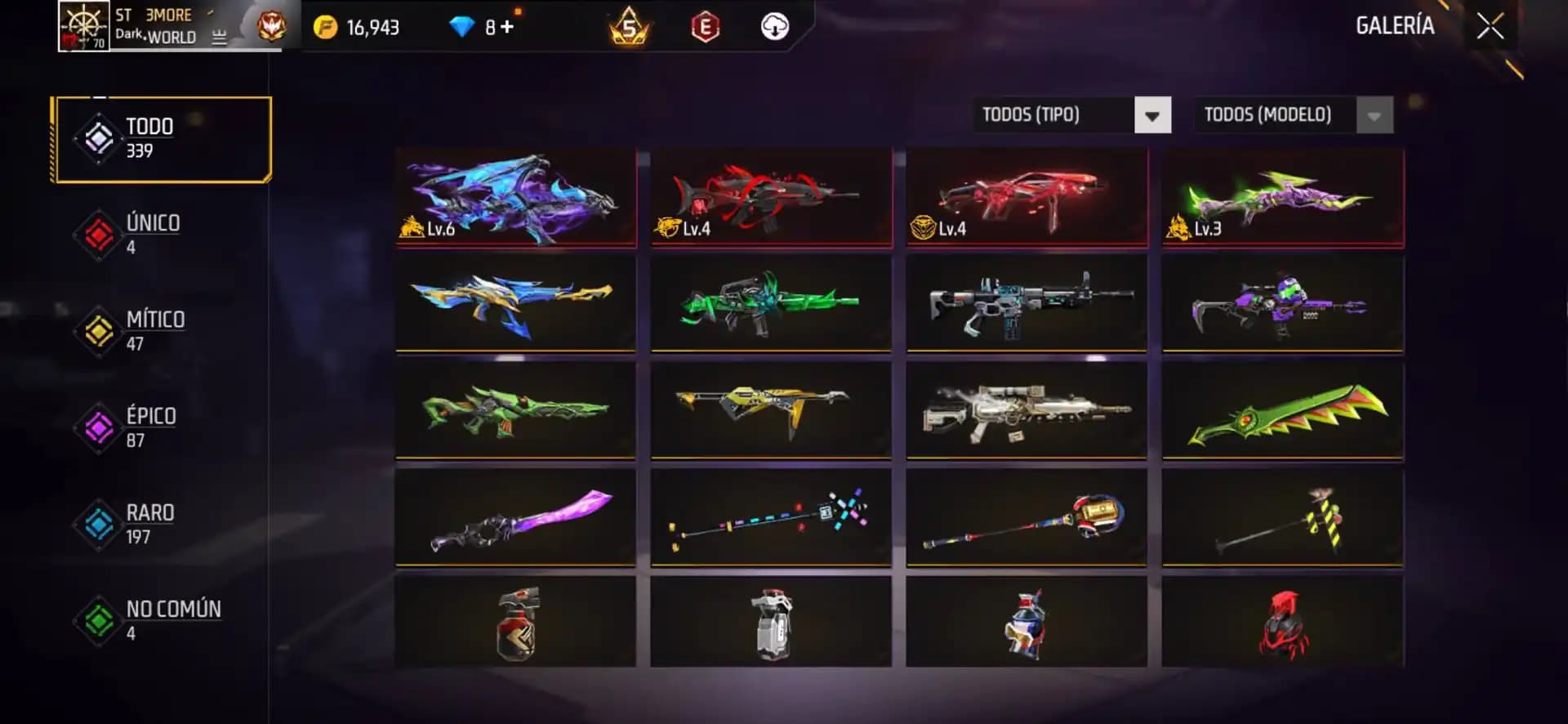Screen dimensions: 1568x724
Task: Click the red E emblem icon
Action: 706,25
